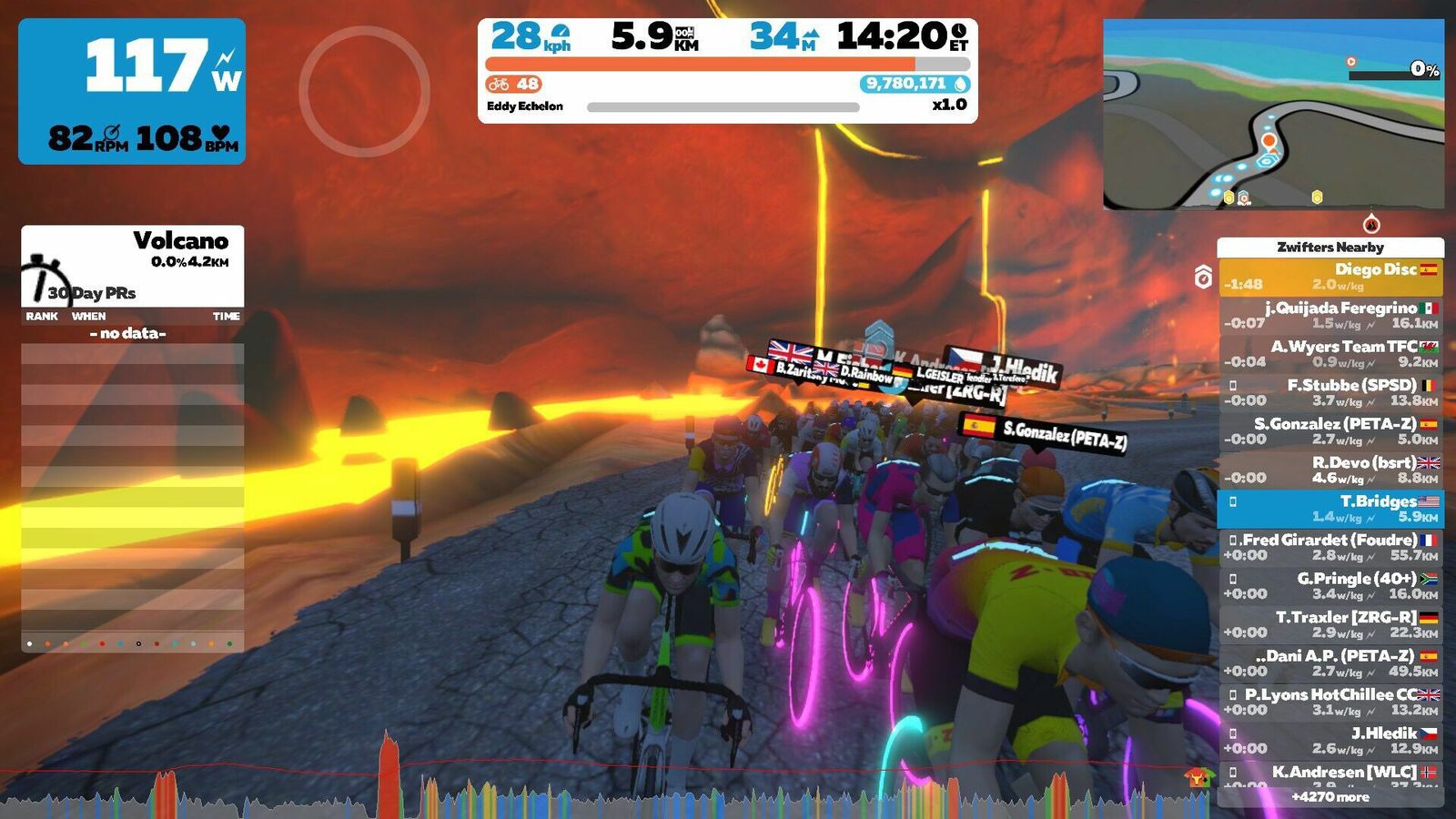1456x819 pixels.
Task: Open the Volcano 30 Day PRs panel
Action: [133, 266]
